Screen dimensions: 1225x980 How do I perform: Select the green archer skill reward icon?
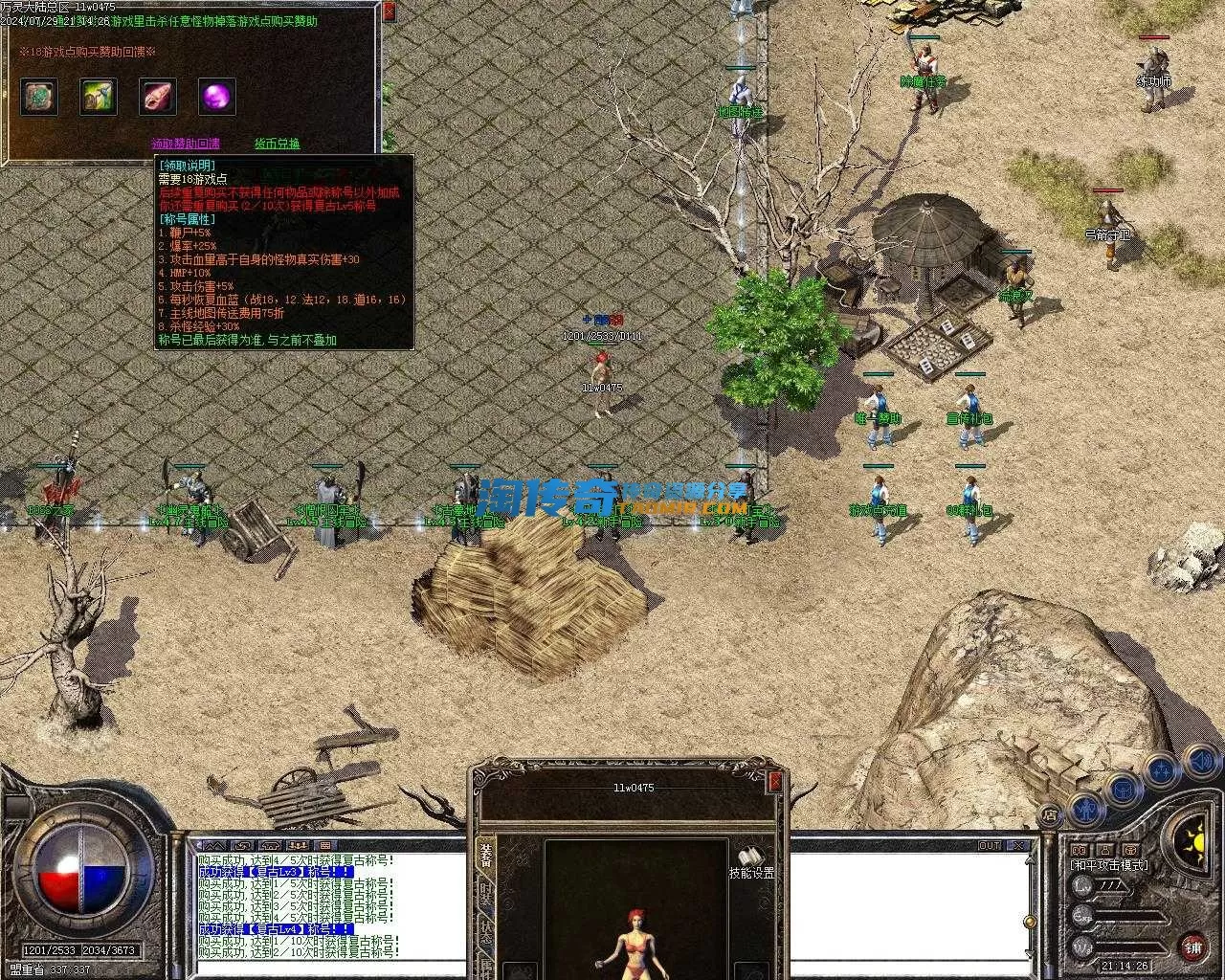pos(99,97)
